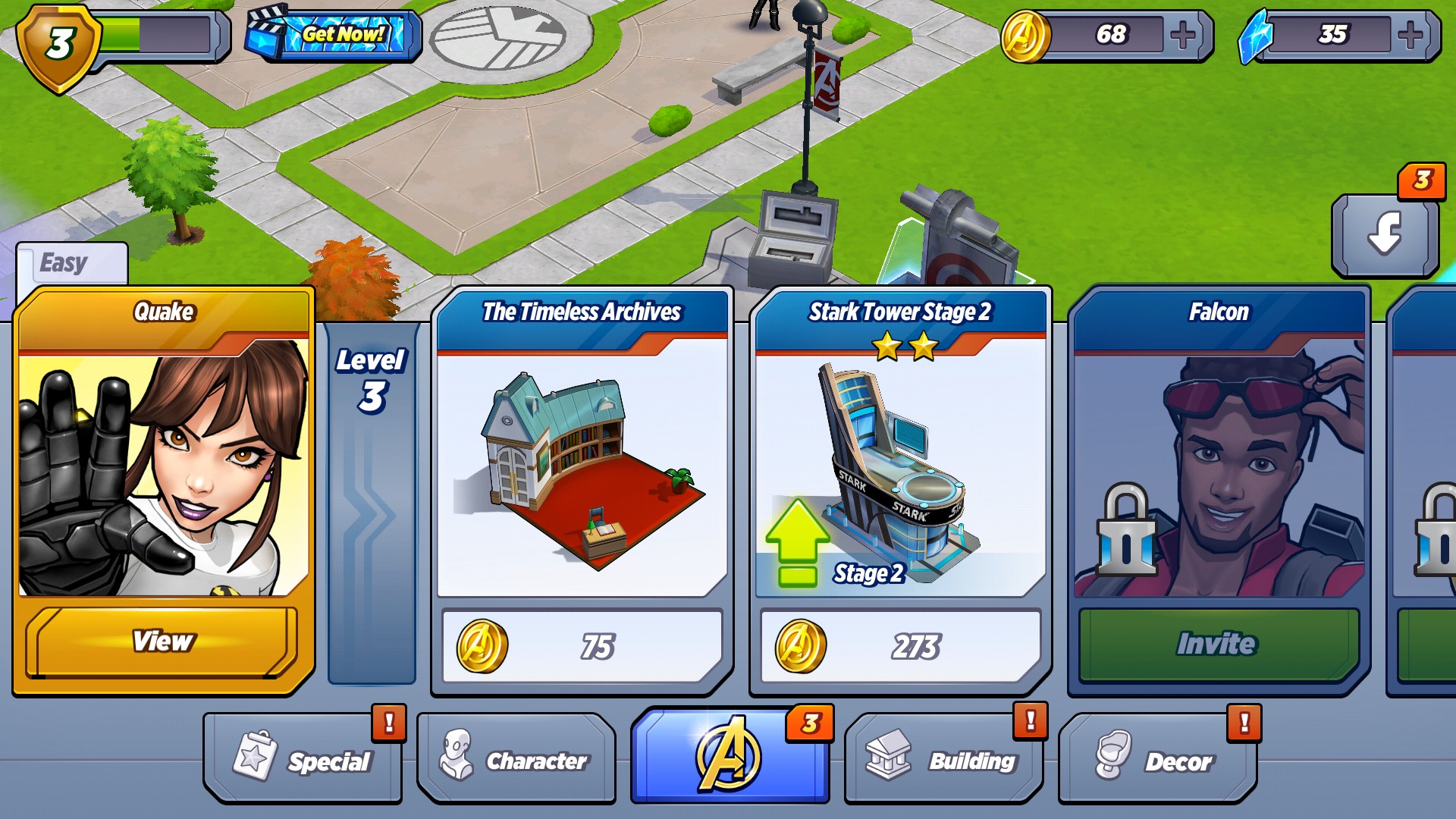
Task: Select the Avengers logo tab
Action: [729, 756]
